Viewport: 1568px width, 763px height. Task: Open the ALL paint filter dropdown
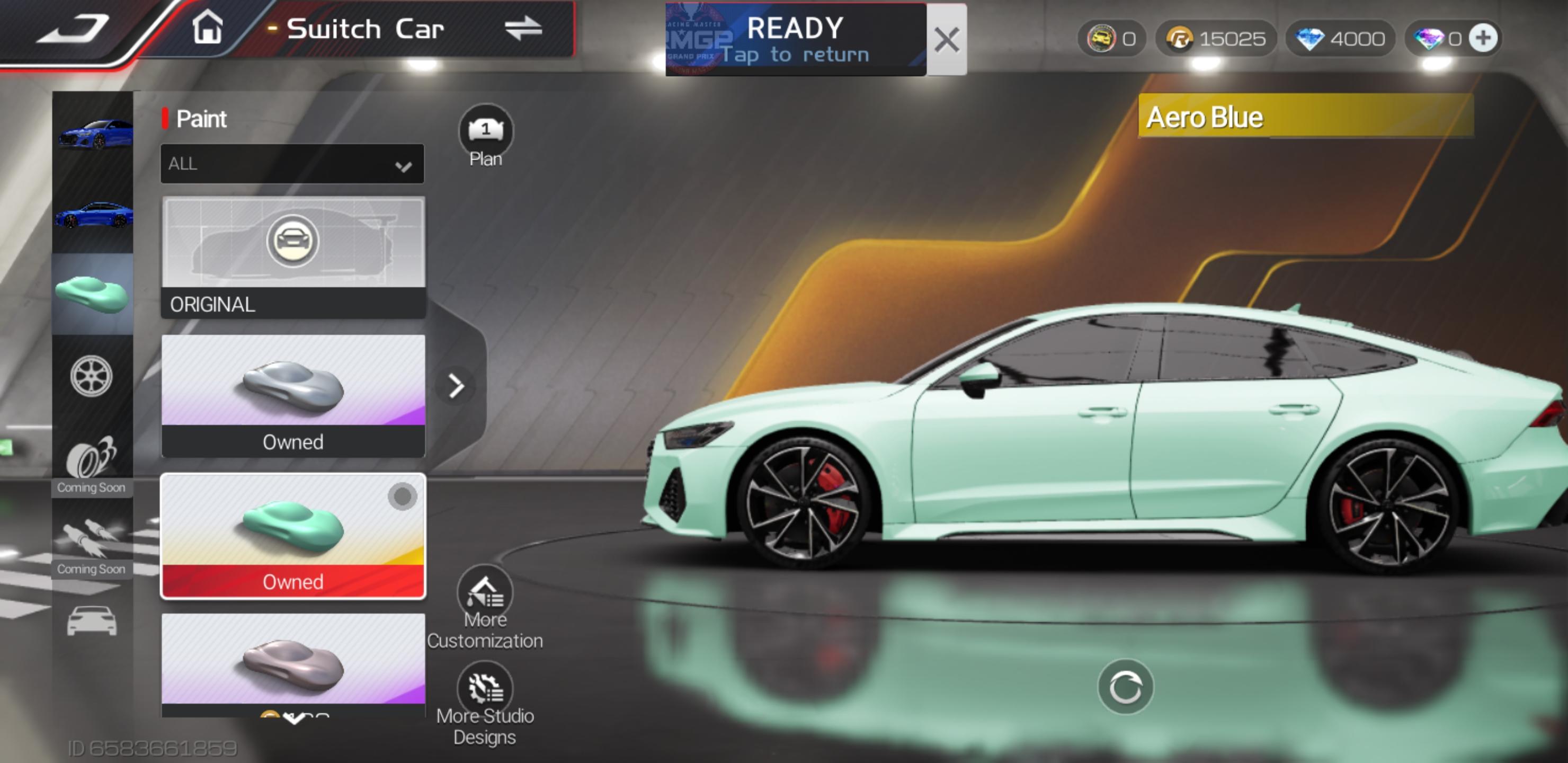pyautogui.click(x=292, y=164)
